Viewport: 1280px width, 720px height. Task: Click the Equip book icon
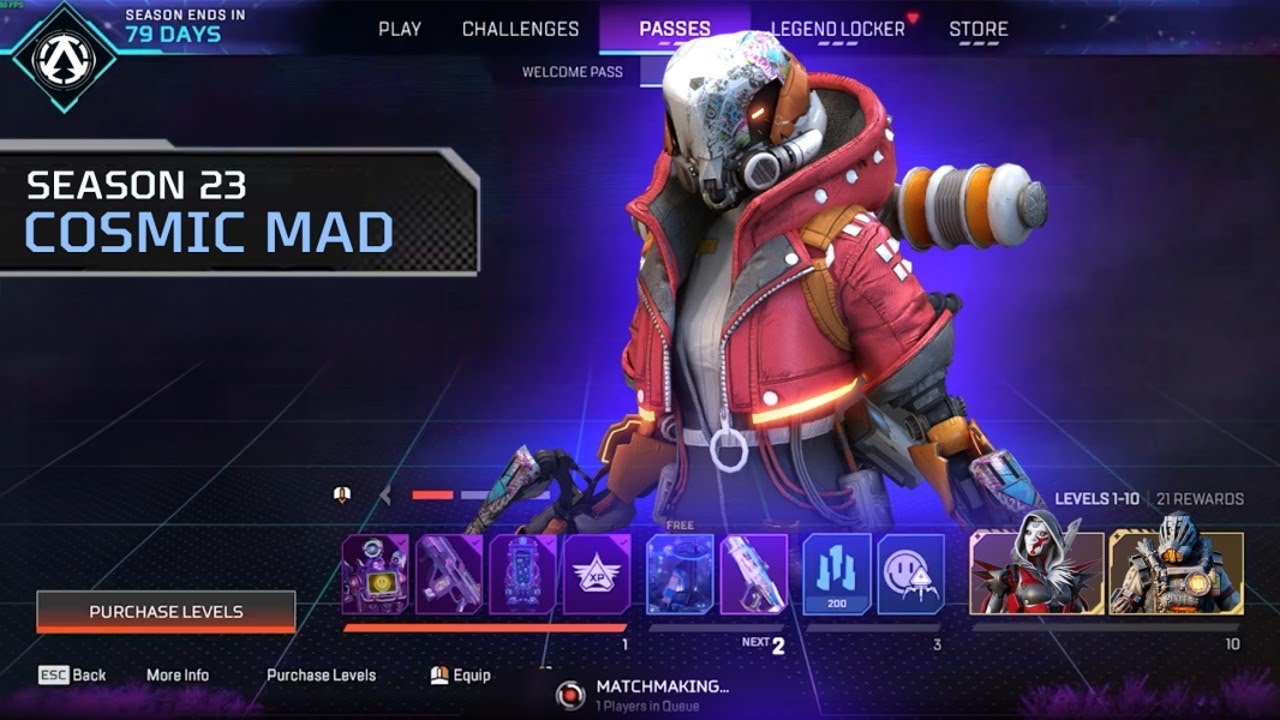[437, 675]
